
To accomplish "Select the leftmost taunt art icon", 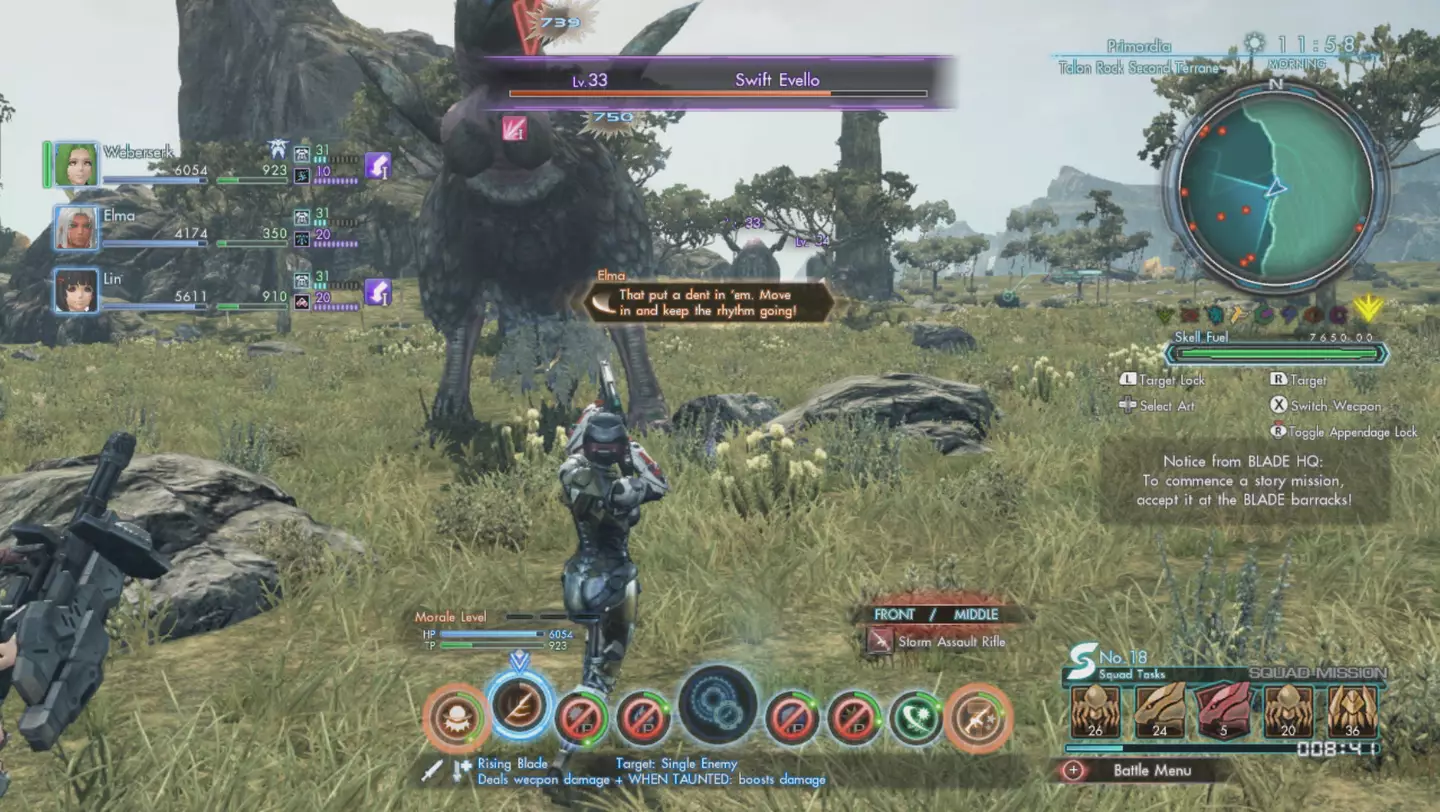I will [455, 716].
